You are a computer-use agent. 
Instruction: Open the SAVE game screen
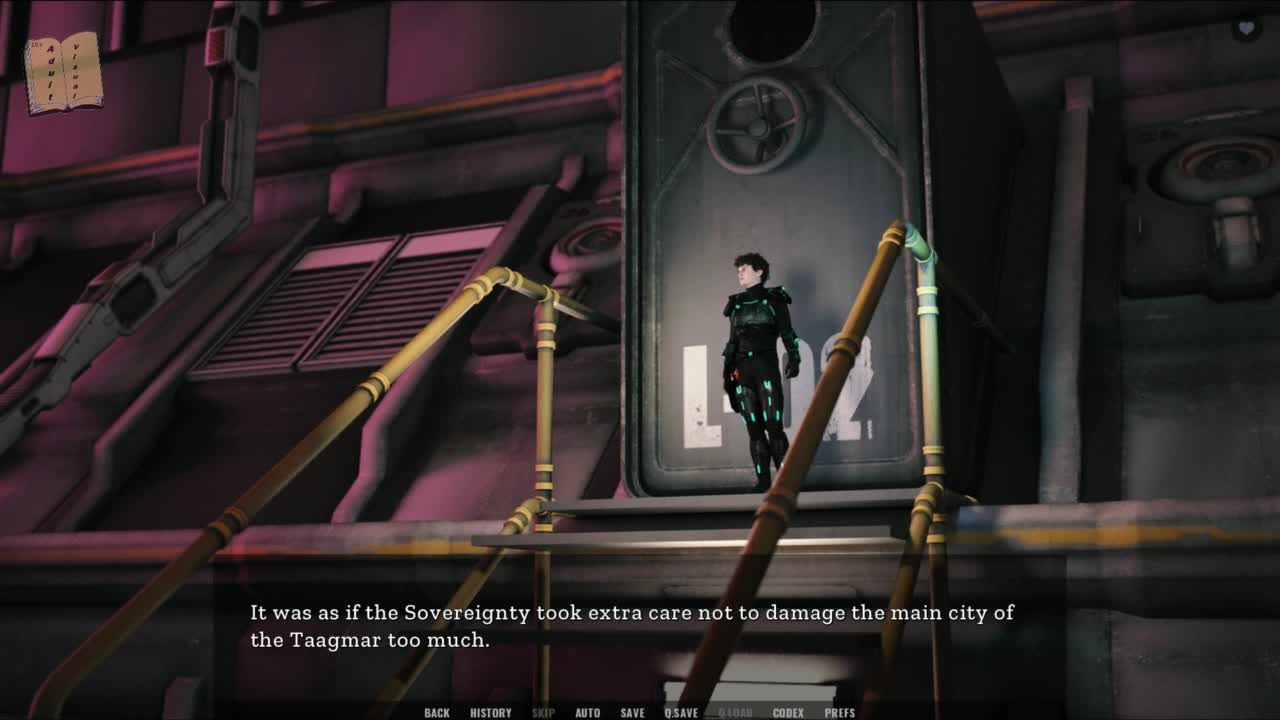632,713
